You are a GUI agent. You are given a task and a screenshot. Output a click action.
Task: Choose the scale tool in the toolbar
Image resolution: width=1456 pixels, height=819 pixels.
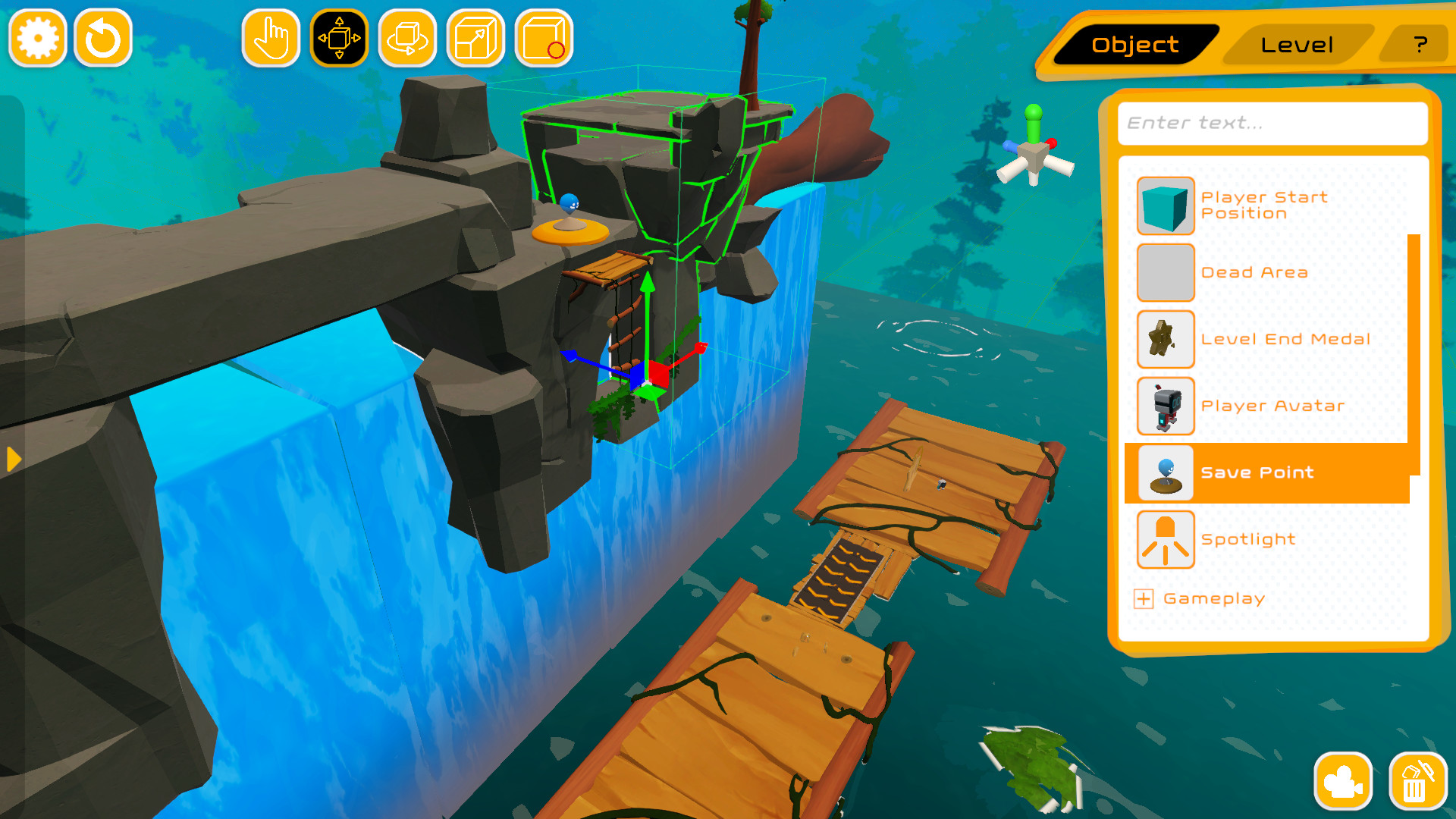(475, 37)
